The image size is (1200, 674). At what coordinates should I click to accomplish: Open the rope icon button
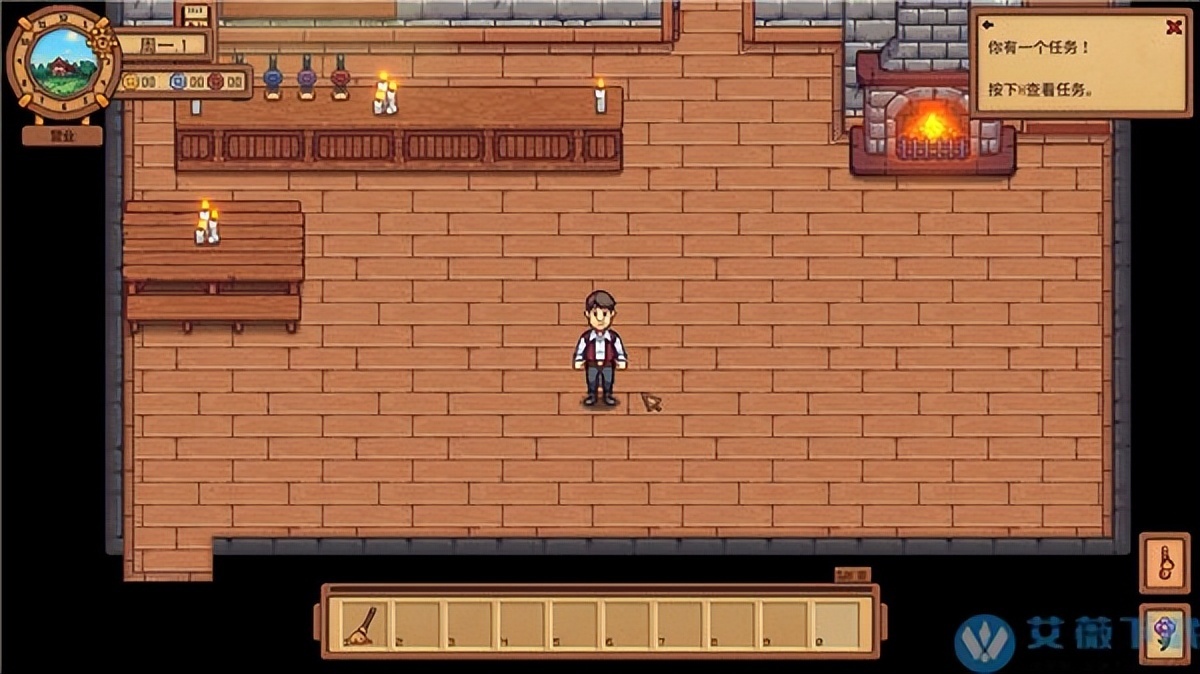1164,563
